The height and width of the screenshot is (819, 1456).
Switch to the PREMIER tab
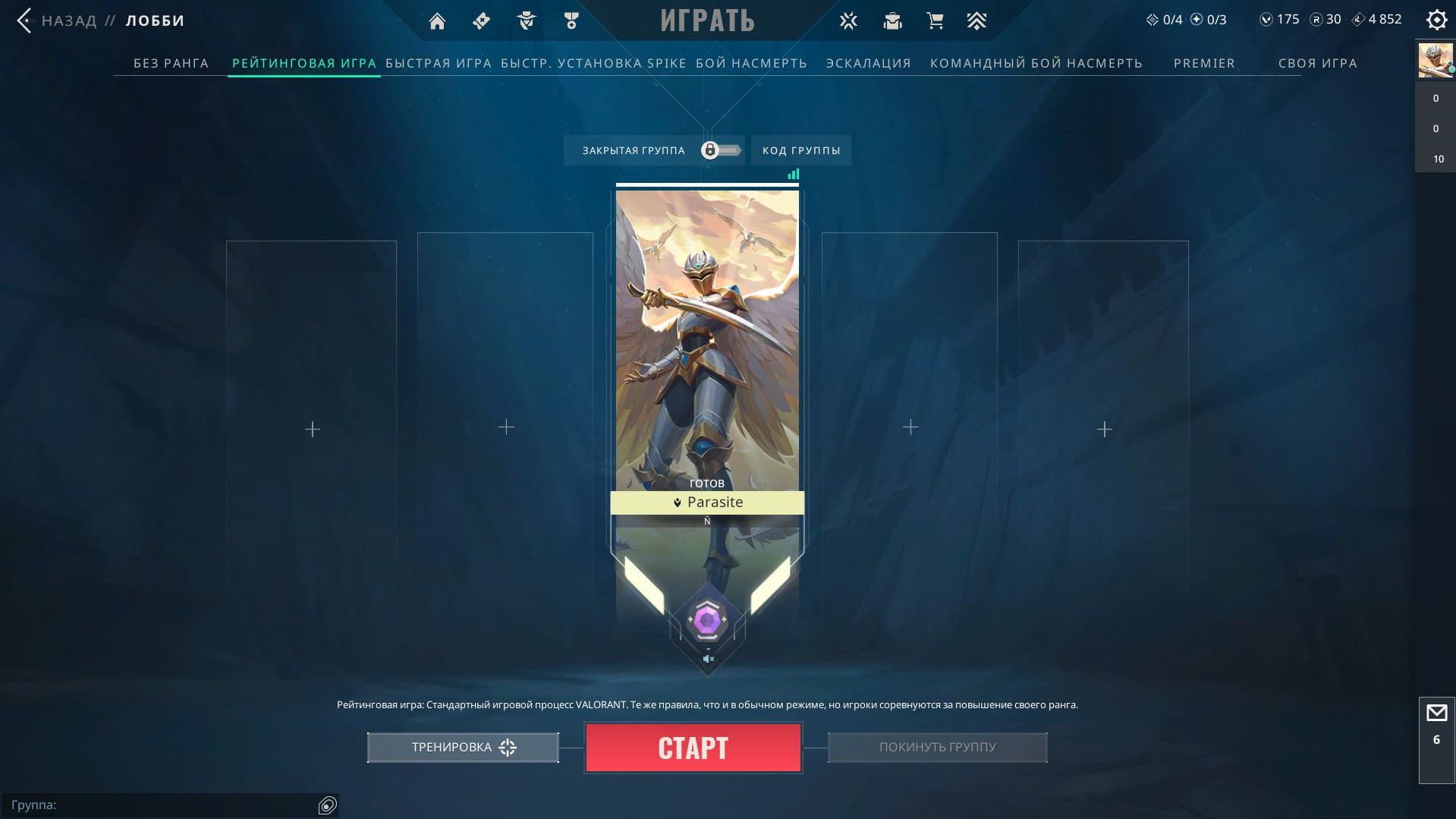point(1204,63)
